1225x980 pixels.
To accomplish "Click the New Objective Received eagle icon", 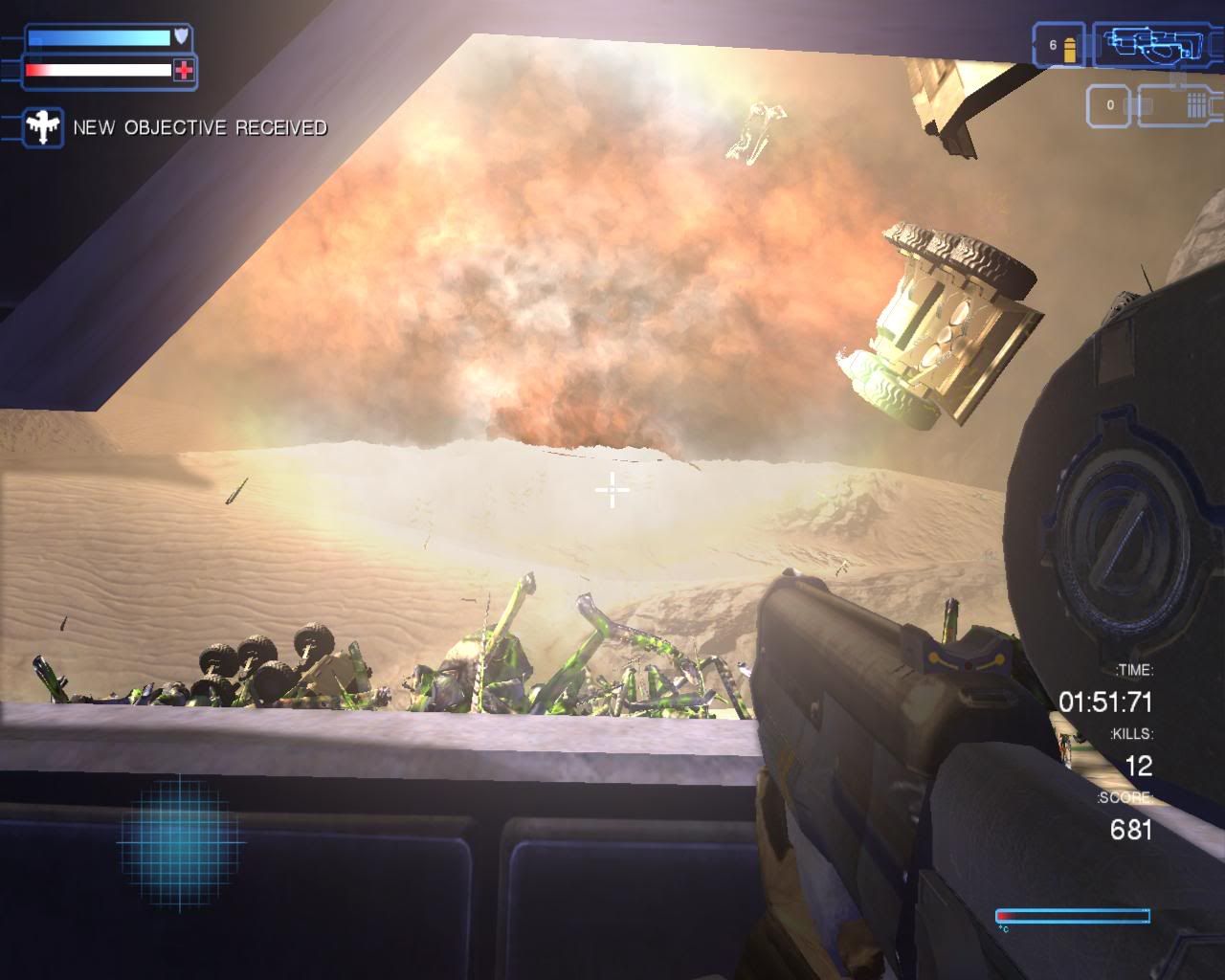I will [x=43, y=127].
